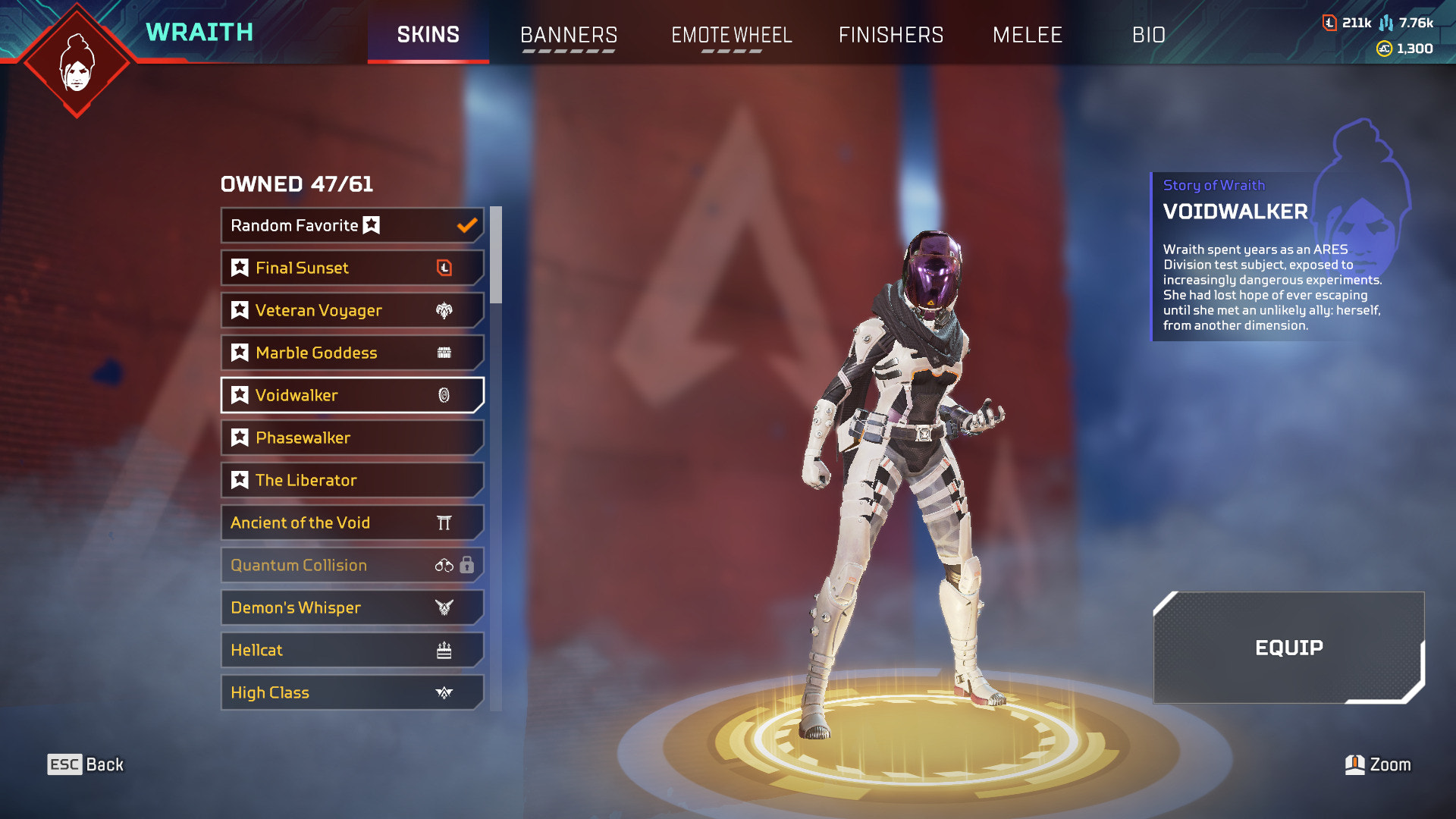1456x819 pixels.
Task: Click the cake icon next to Hellcat
Action: (x=445, y=650)
